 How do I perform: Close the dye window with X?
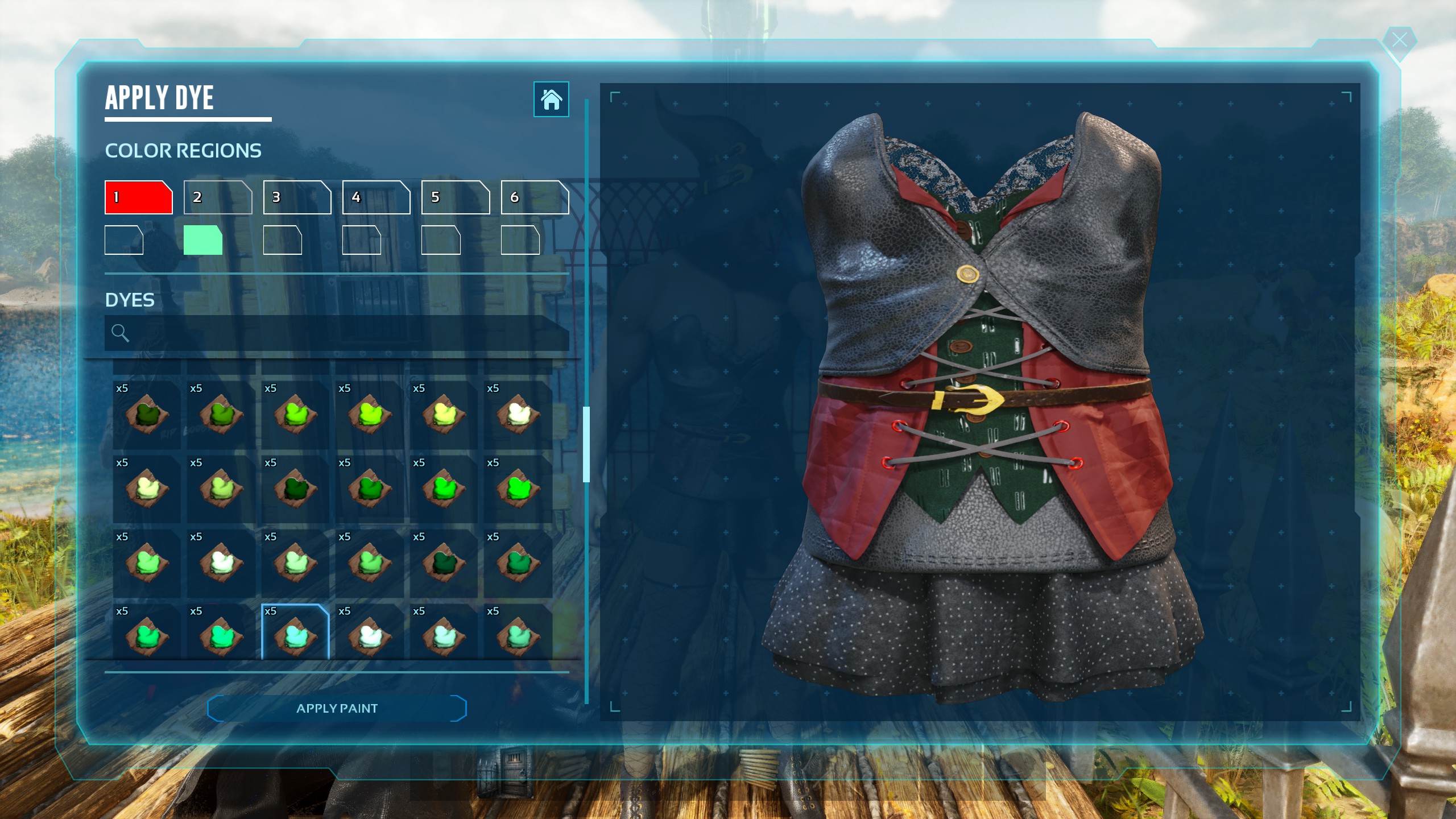click(1399, 40)
